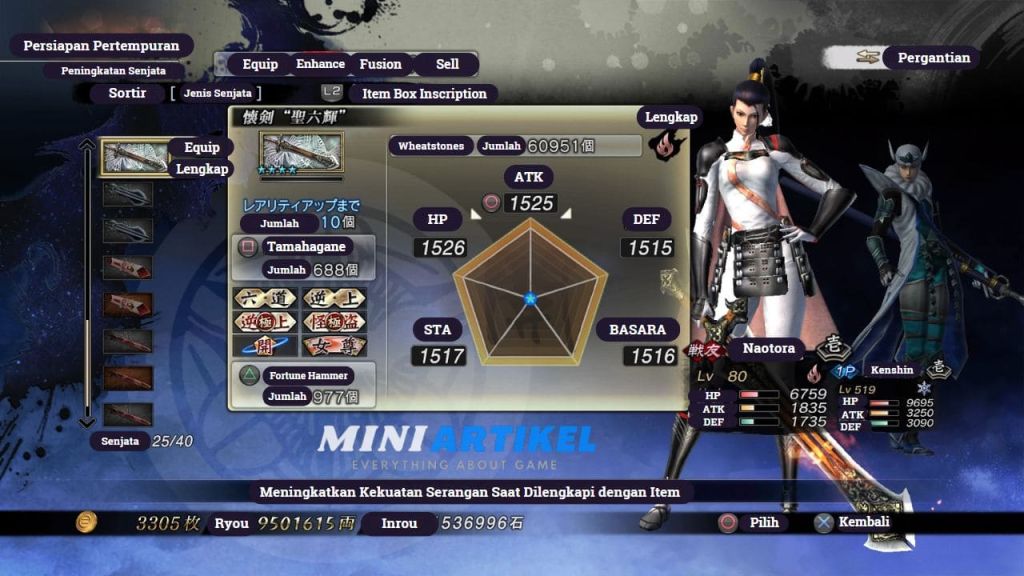1024x576 pixels.
Task: Choose the ATK stat on the pentagon
Action: point(528,178)
